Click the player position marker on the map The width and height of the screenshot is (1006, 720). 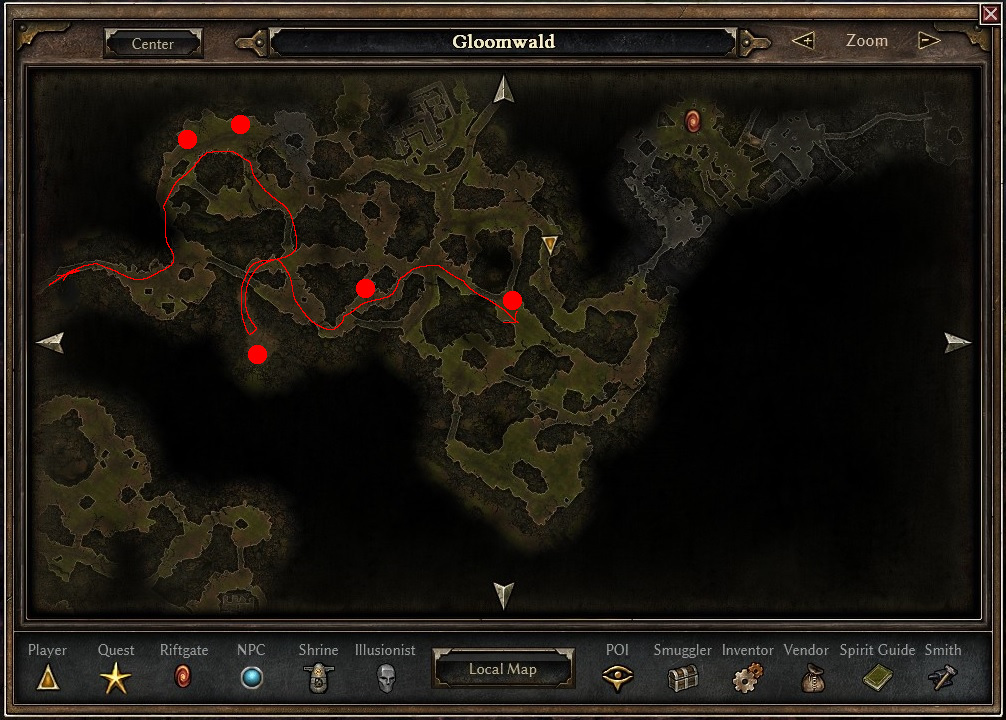tap(549, 243)
